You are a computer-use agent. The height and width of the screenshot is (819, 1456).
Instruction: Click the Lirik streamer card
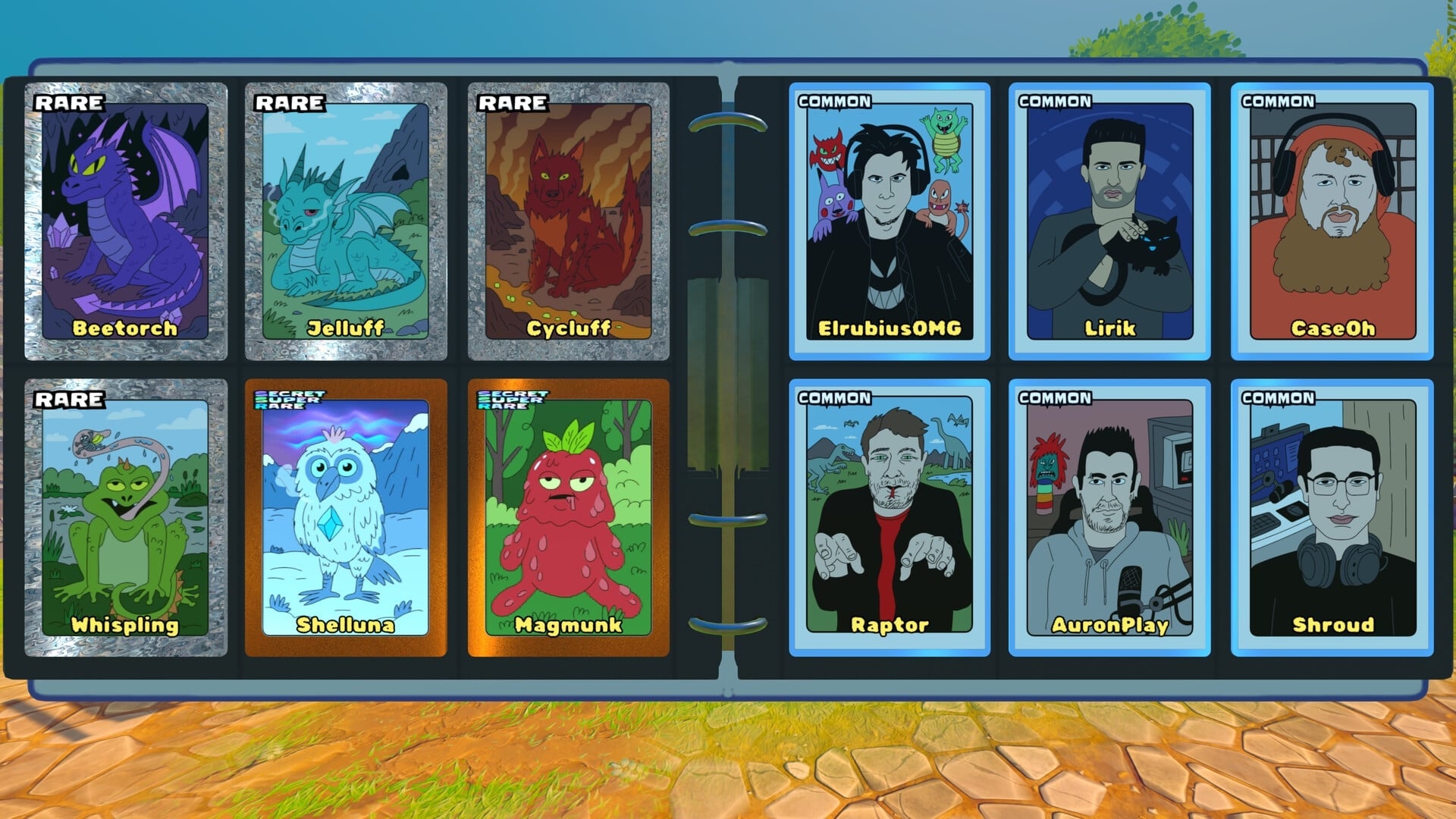1111,220
